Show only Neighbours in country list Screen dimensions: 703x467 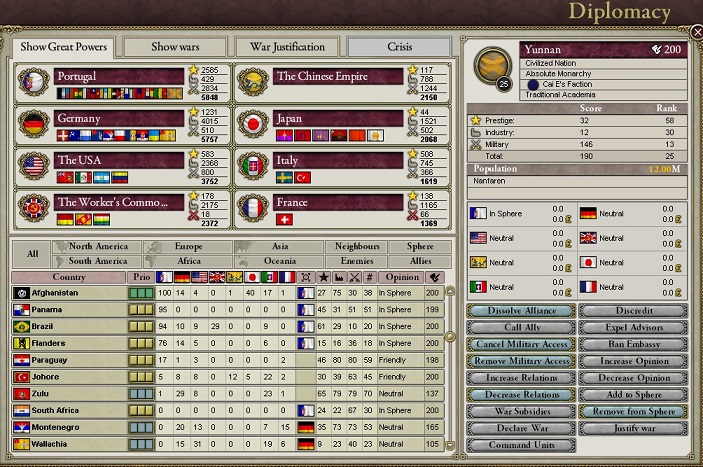357,246
